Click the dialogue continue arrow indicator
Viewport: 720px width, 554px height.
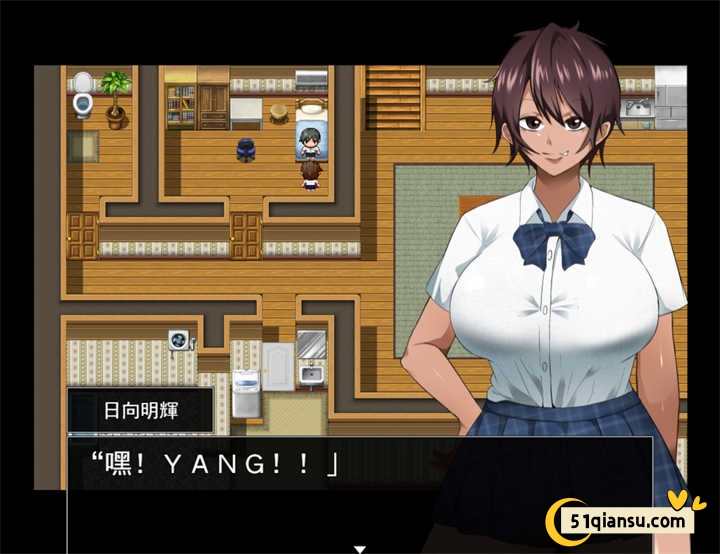360,548
